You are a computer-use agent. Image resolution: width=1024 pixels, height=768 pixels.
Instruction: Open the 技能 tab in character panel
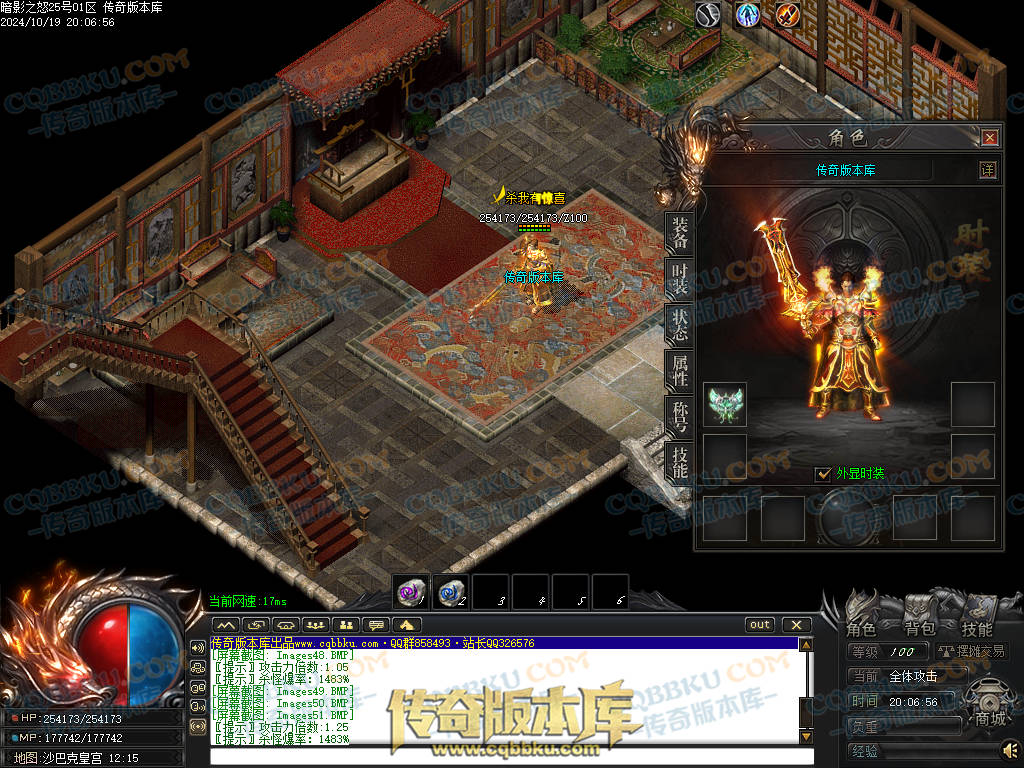tap(680, 462)
